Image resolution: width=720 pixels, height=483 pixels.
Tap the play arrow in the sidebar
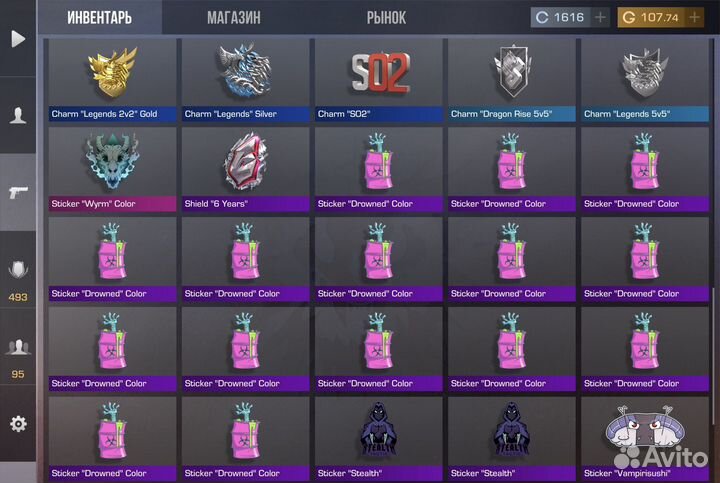18,39
